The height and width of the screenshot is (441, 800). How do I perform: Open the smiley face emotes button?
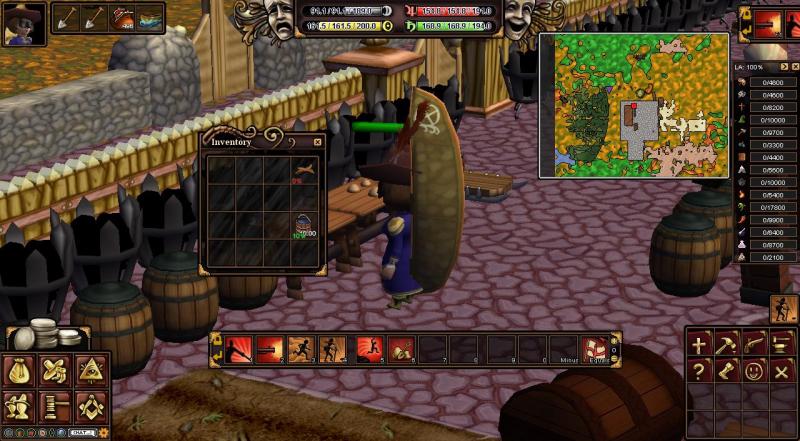tap(754, 371)
